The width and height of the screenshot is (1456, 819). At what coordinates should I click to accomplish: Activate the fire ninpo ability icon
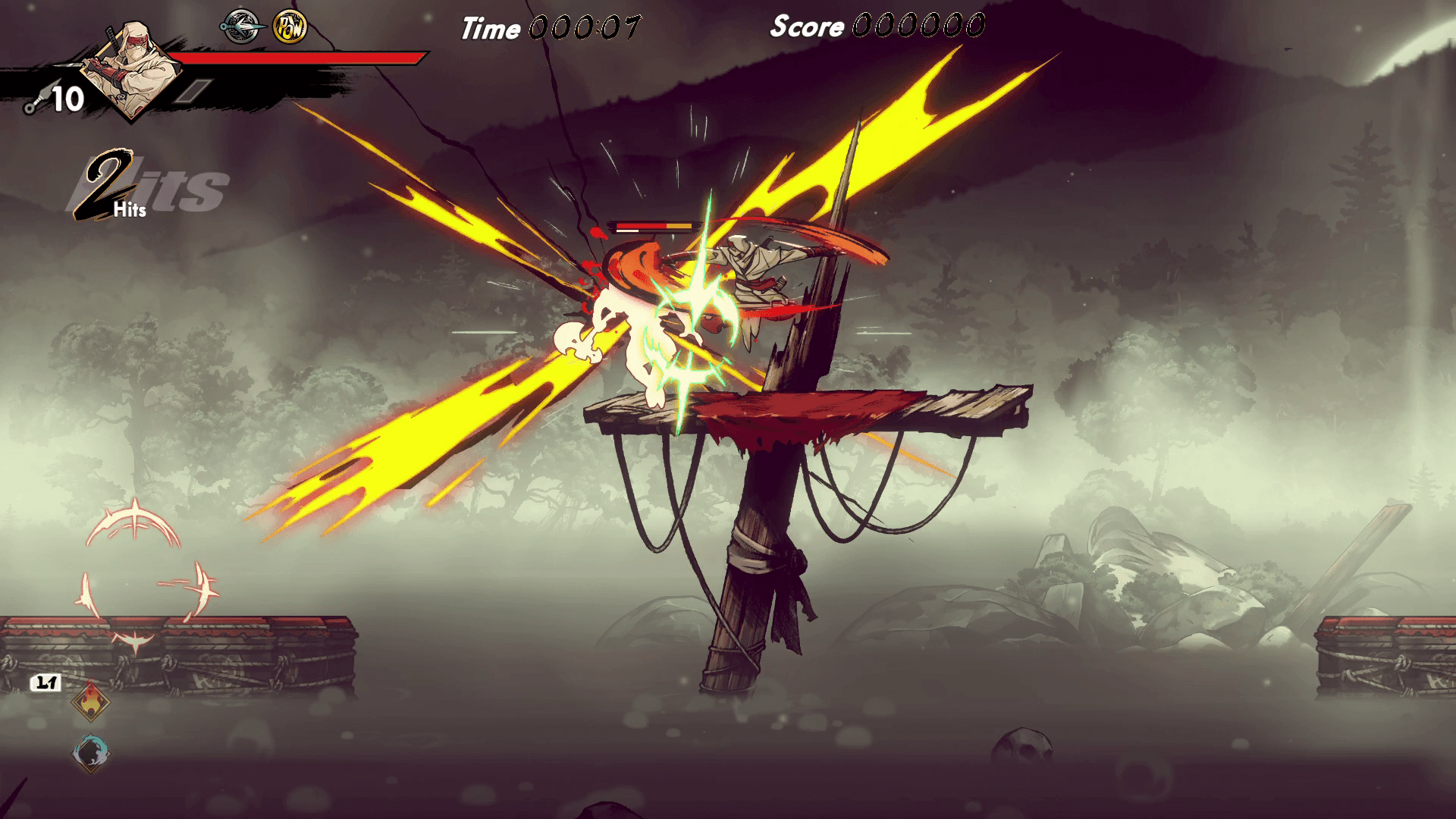90,701
